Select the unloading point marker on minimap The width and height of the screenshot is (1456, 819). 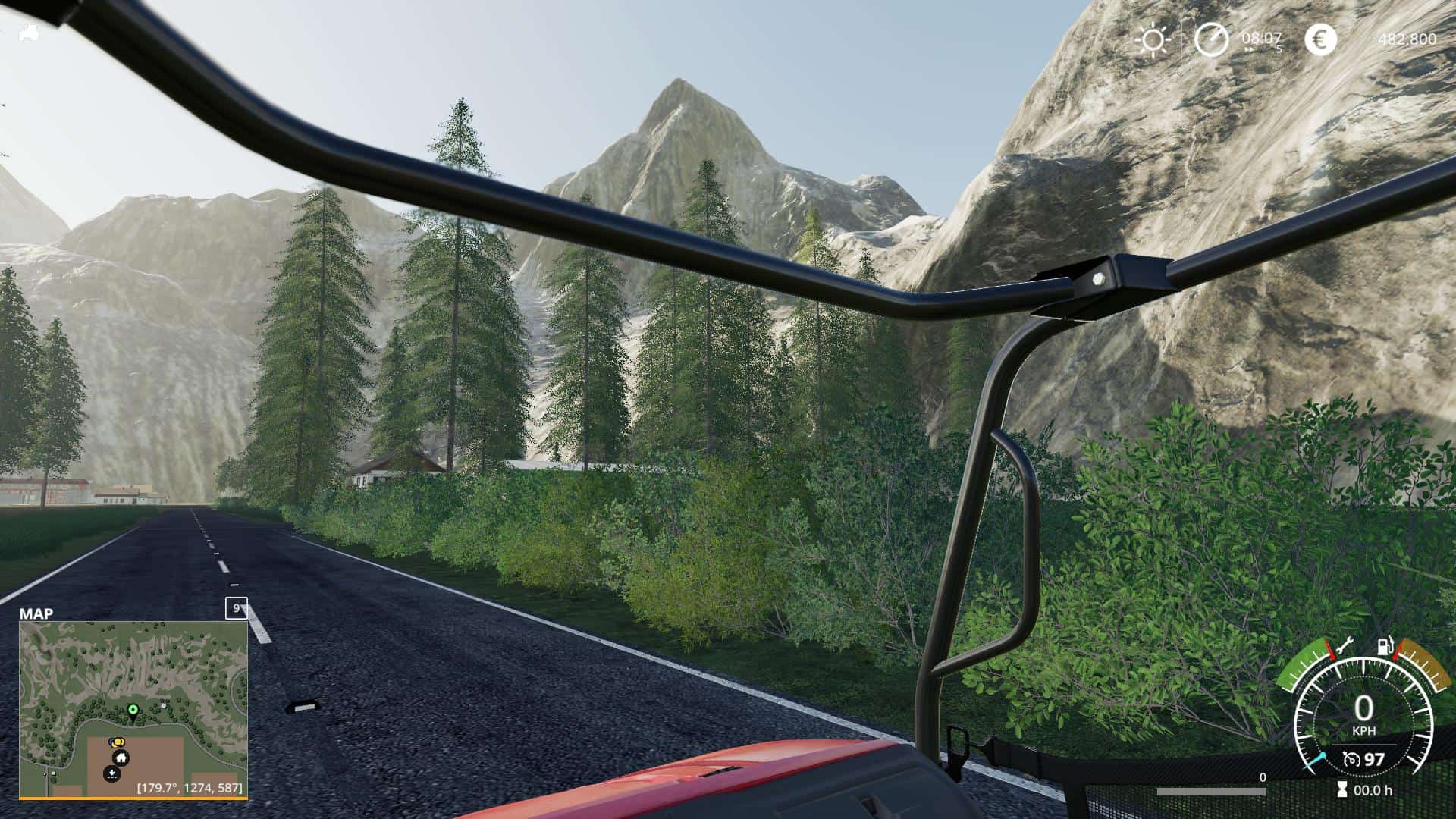[x=111, y=774]
